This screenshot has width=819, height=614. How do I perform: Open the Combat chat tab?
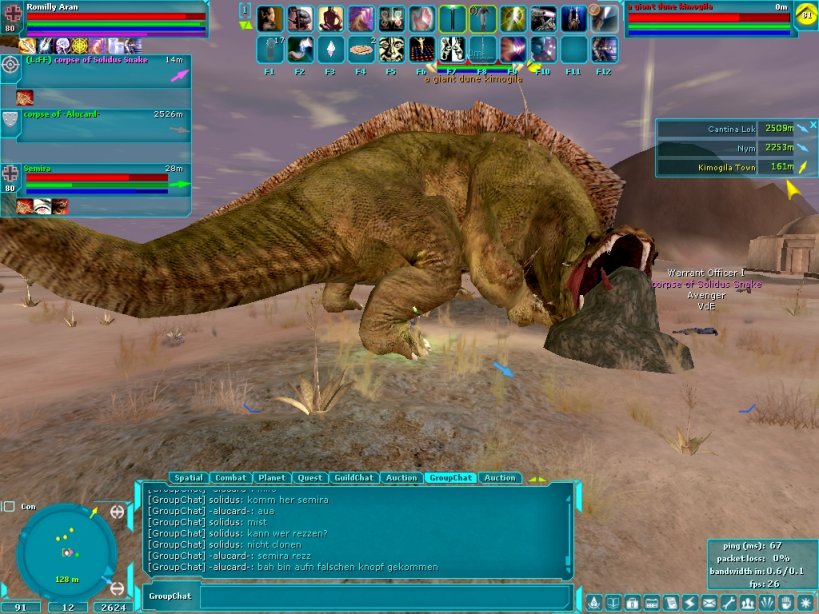coord(230,478)
